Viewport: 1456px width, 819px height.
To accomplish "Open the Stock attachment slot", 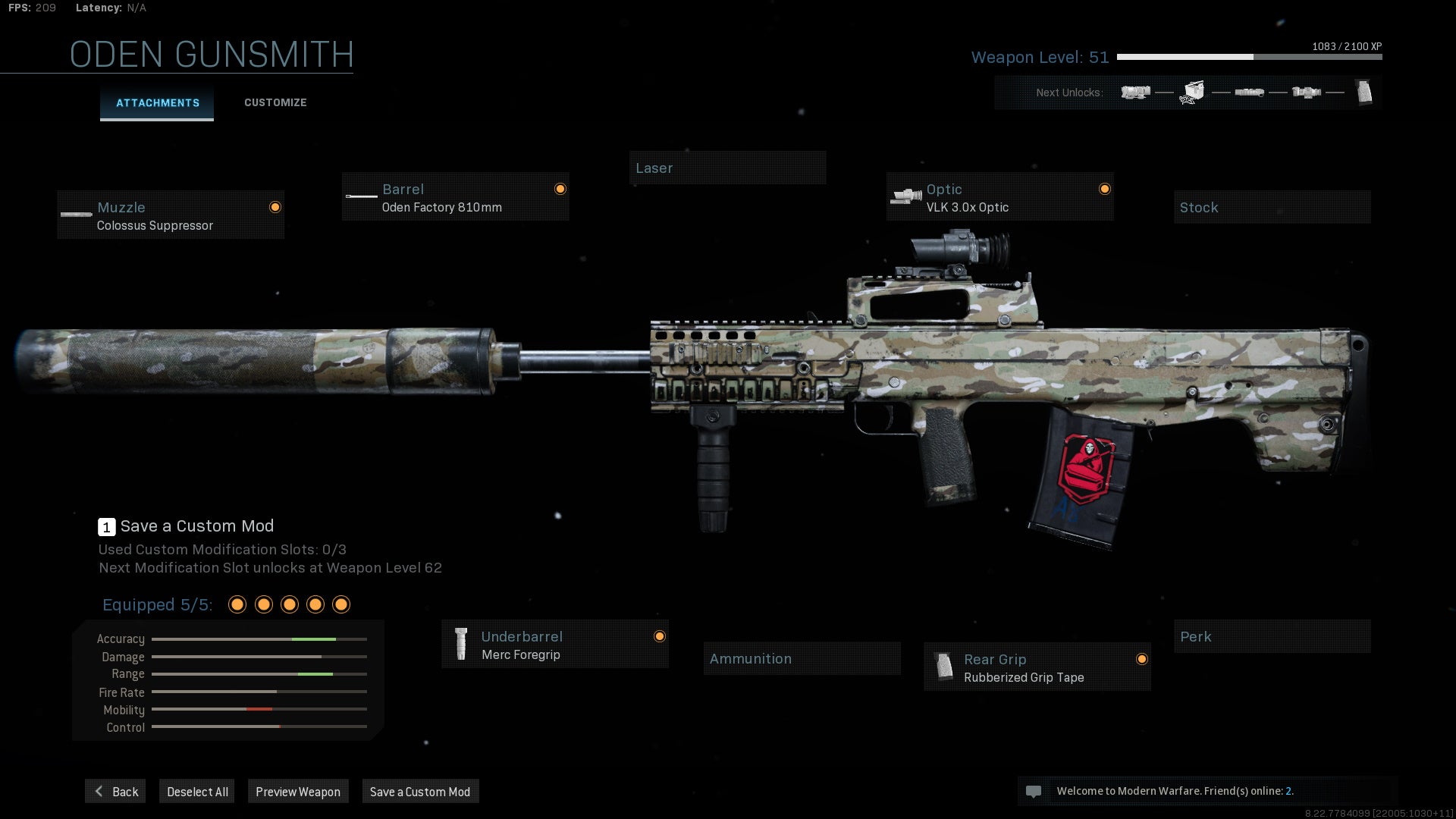I will [1272, 207].
